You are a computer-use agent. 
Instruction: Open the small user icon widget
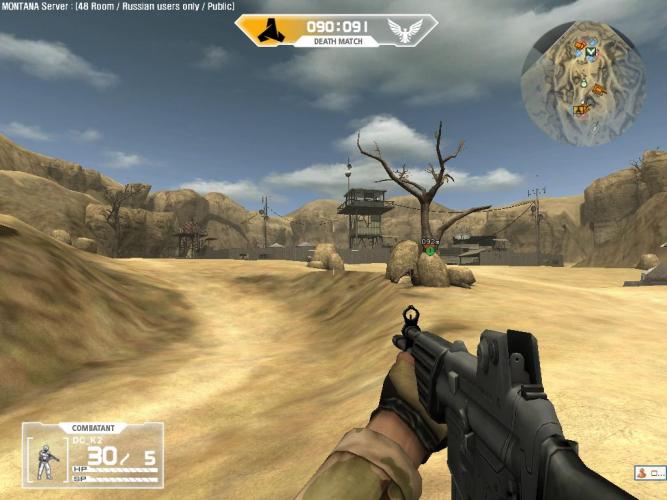(647, 472)
